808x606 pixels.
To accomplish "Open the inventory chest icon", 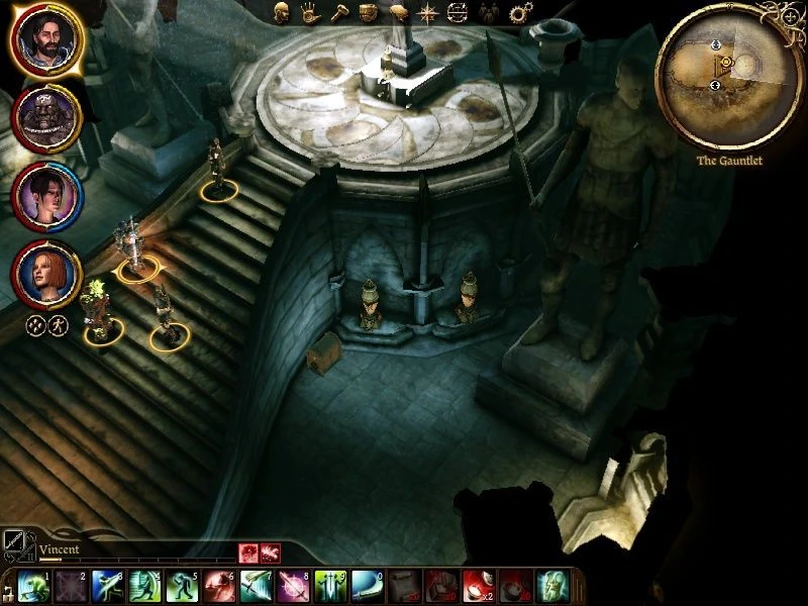I will click(368, 13).
